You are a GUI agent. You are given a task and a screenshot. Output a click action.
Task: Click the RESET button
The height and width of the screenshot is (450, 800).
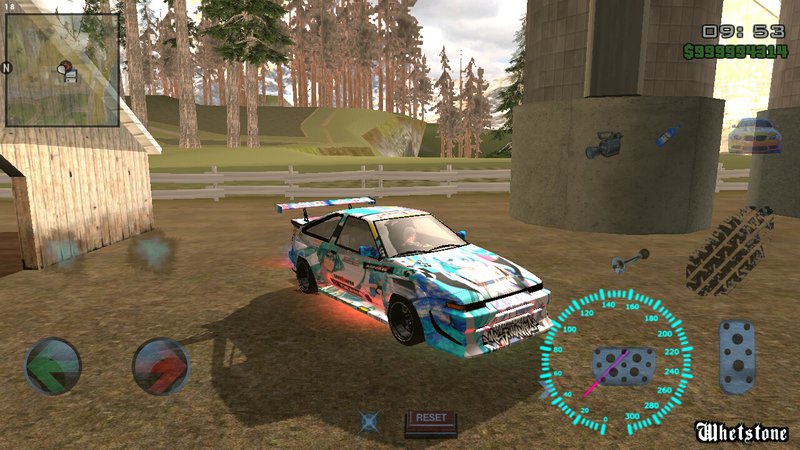click(430, 422)
